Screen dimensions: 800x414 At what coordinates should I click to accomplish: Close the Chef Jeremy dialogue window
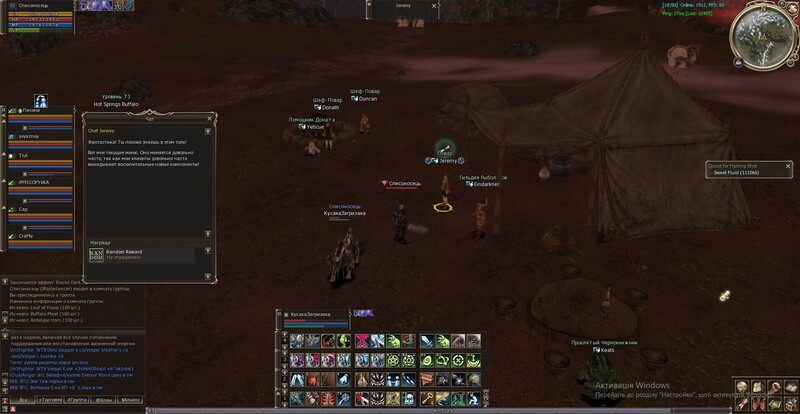click(x=207, y=117)
